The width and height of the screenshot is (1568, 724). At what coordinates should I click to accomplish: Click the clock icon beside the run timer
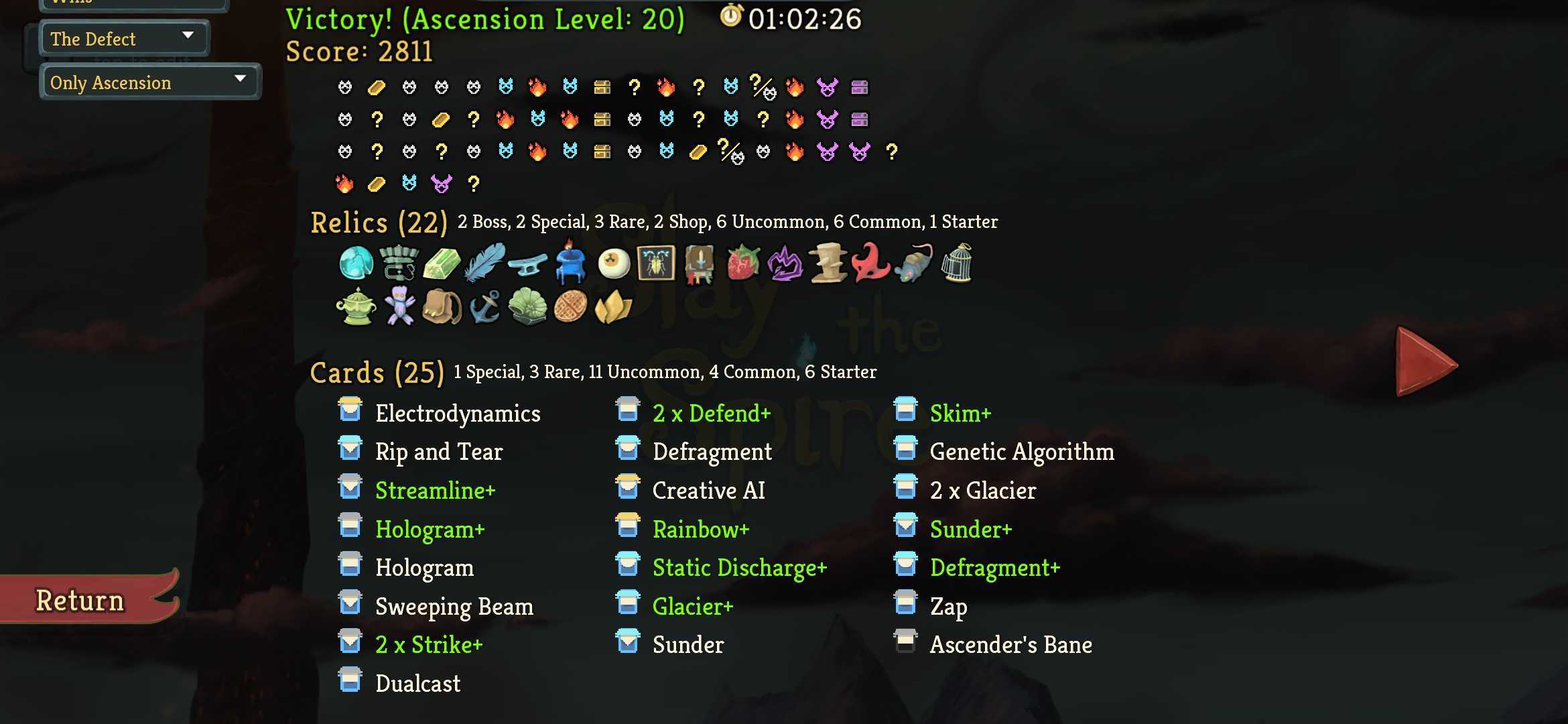[732, 19]
